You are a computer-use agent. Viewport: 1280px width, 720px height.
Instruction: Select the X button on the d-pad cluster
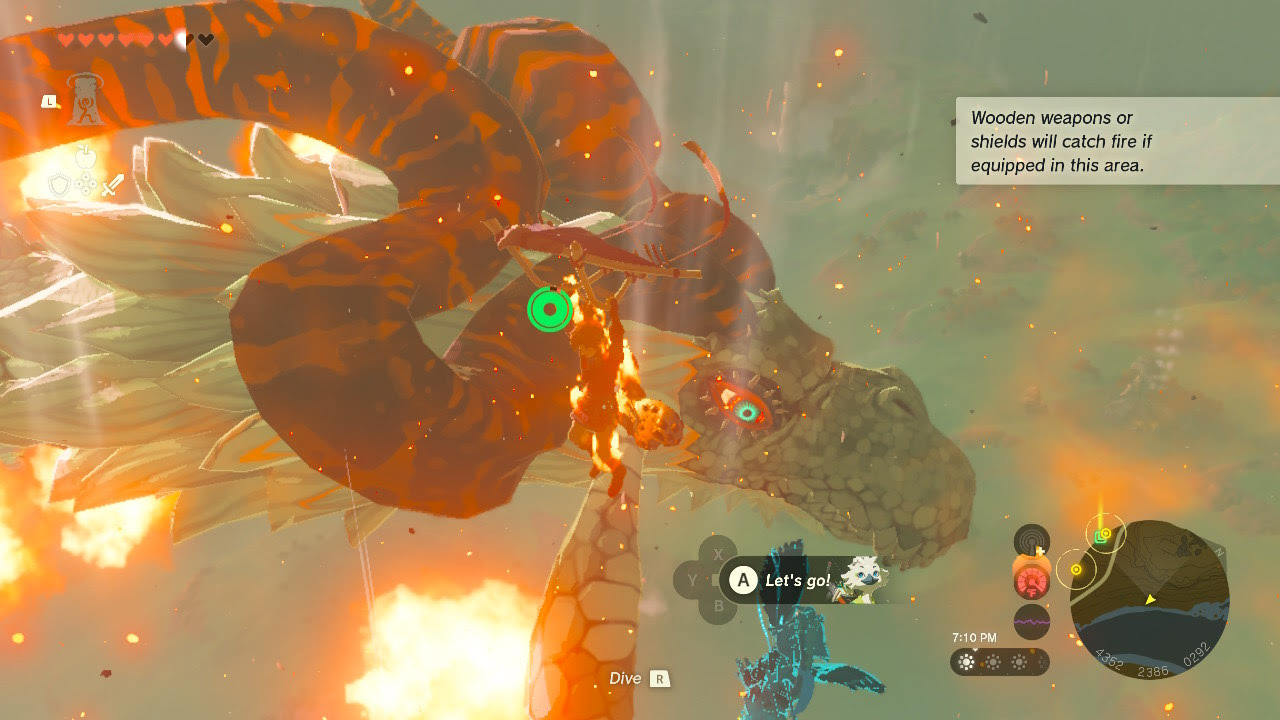(718, 554)
